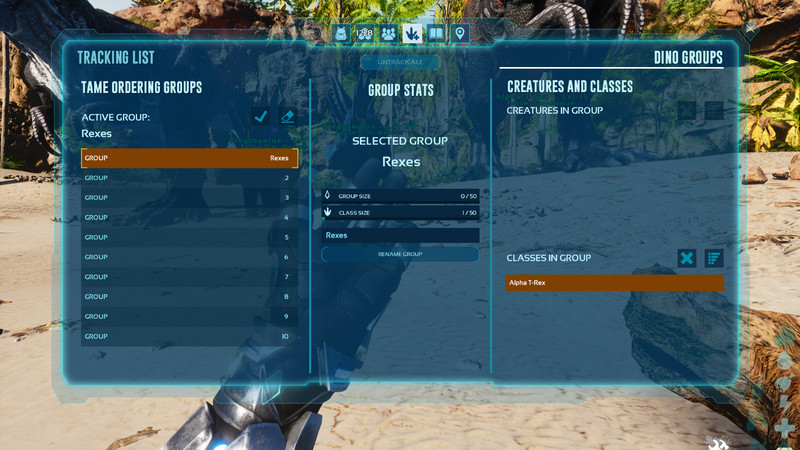This screenshot has height=450, width=800.
Task: Select the Rexes group row
Action: 189,158
